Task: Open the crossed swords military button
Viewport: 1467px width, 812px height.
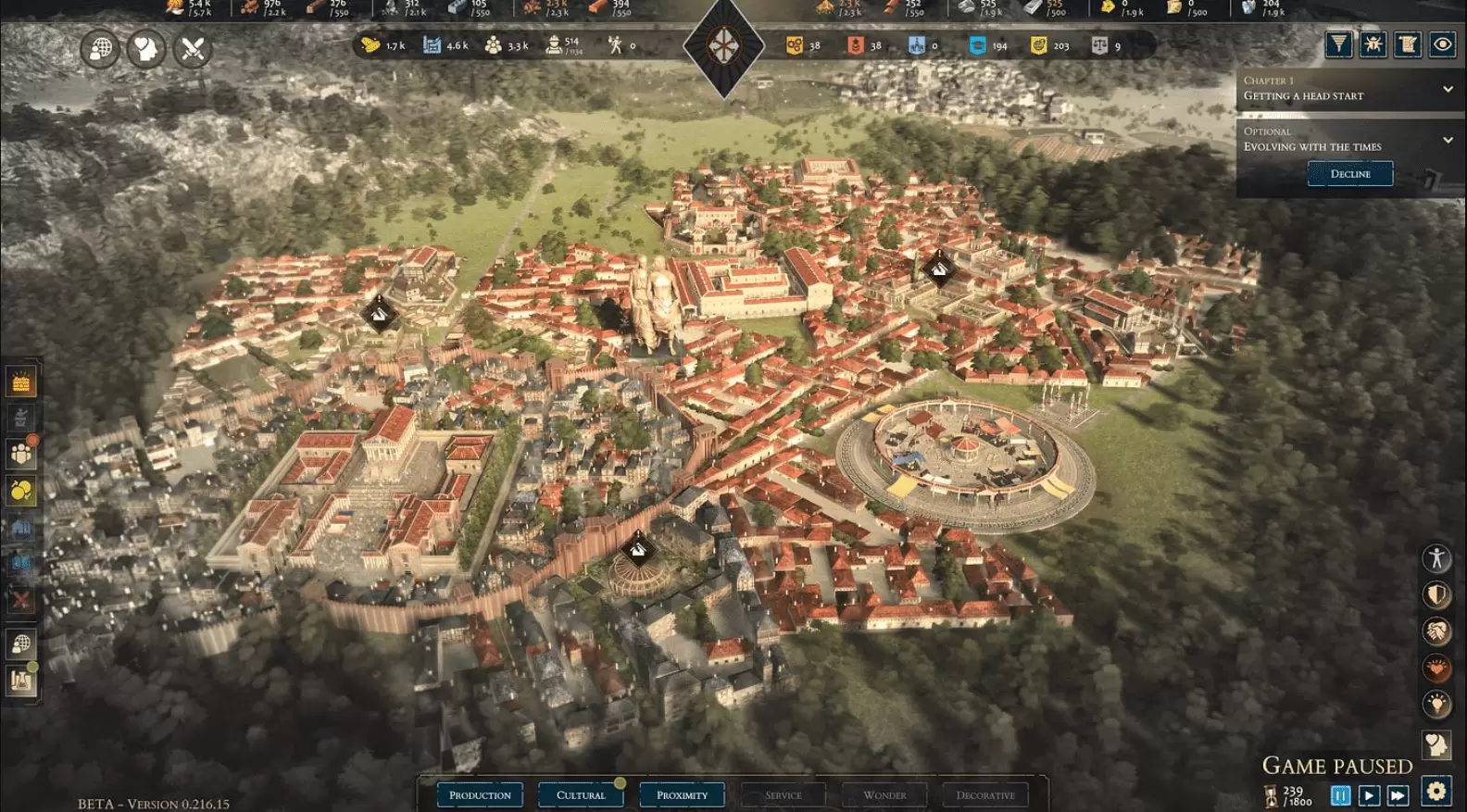Action: pyautogui.click(x=193, y=48)
